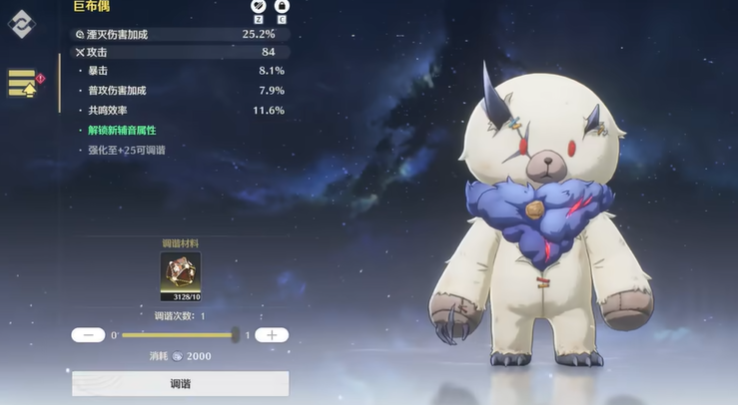Select the tuning material item slot
The image size is (738, 405).
tap(180, 276)
